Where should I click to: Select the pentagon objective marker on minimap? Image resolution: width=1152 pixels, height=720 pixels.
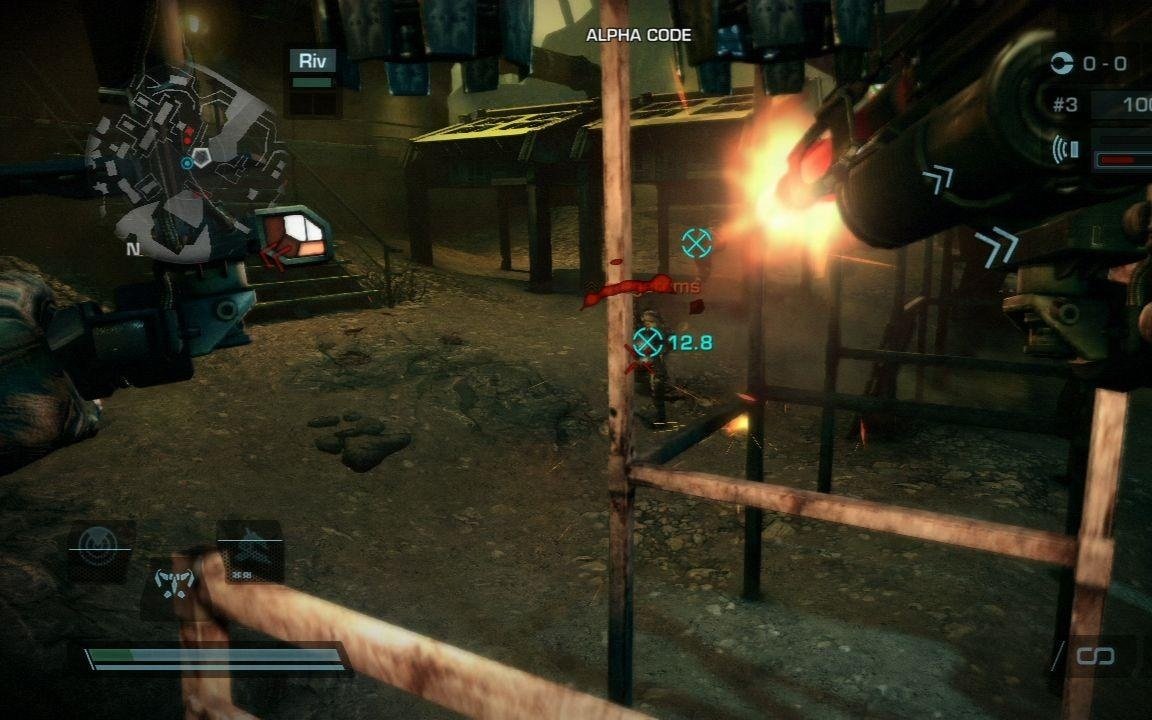(203, 157)
